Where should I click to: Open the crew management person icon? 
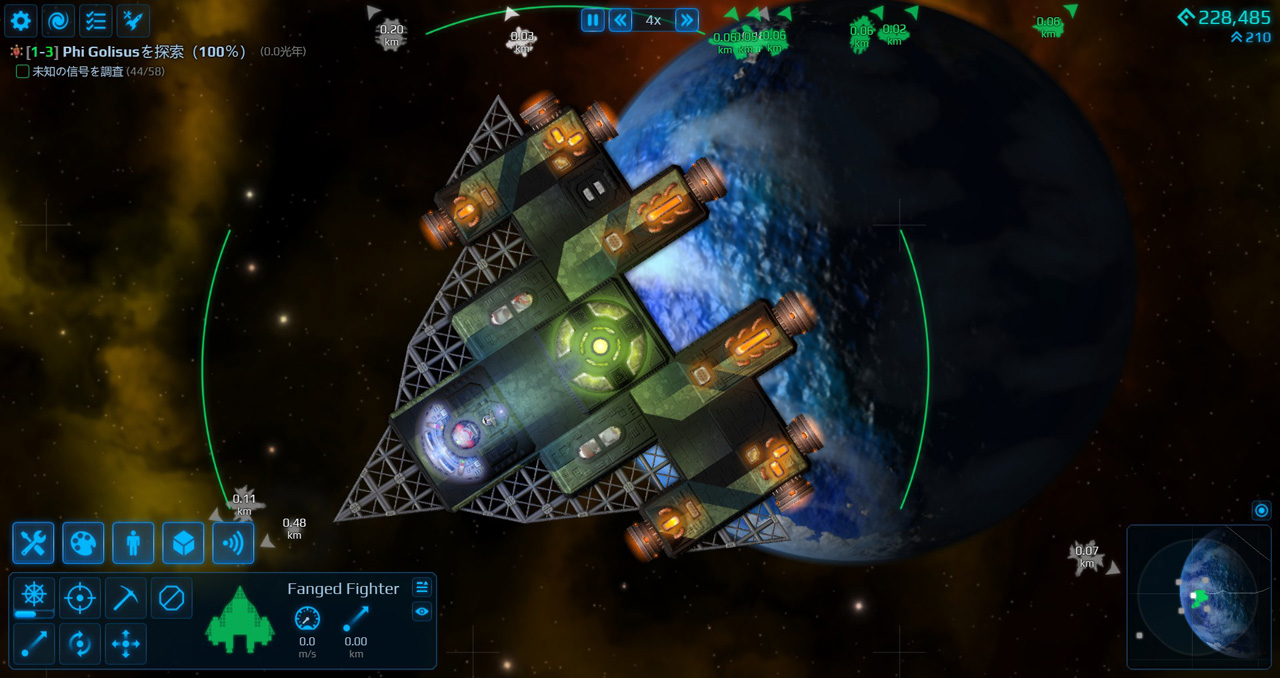133,543
